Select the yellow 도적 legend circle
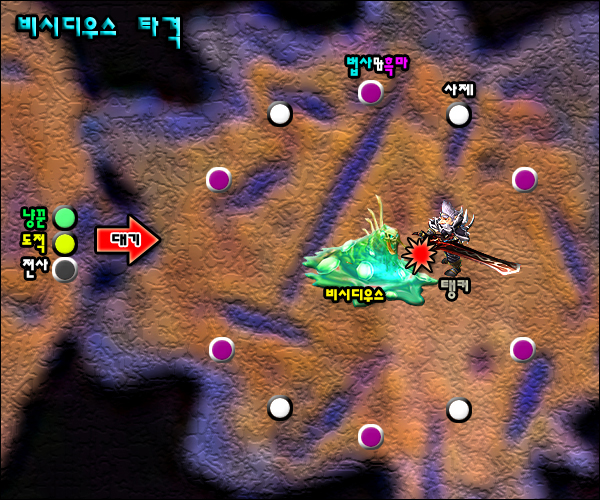Viewport: 600px width, 500px height. pos(65,243)
